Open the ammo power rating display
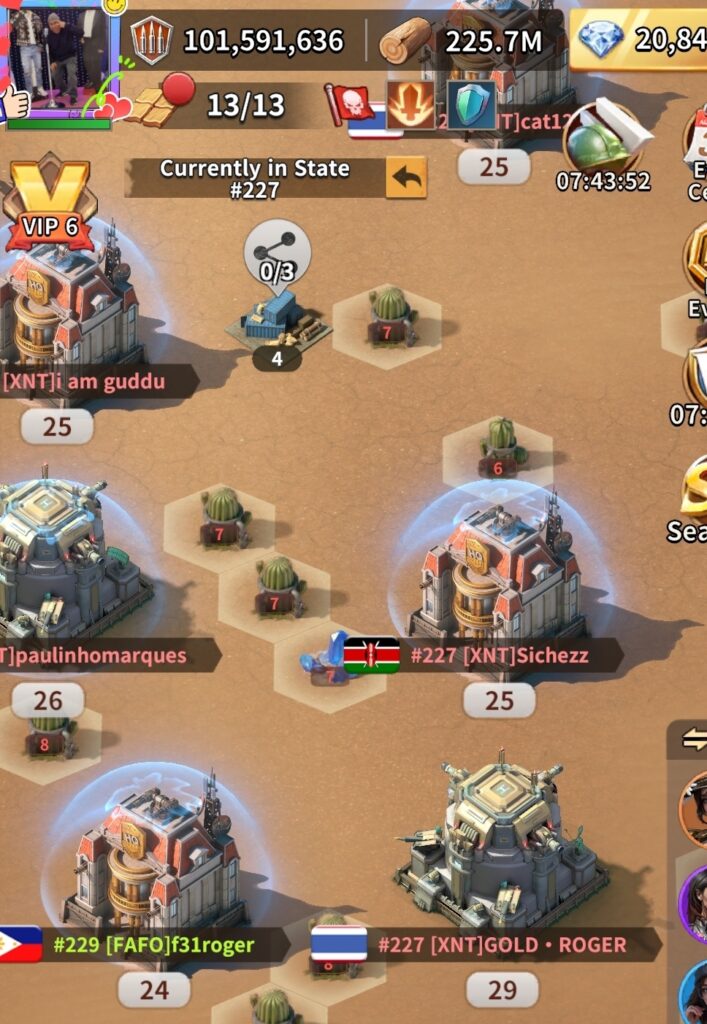The height and width of the screenshot is (1024, 707). [240, 41]
